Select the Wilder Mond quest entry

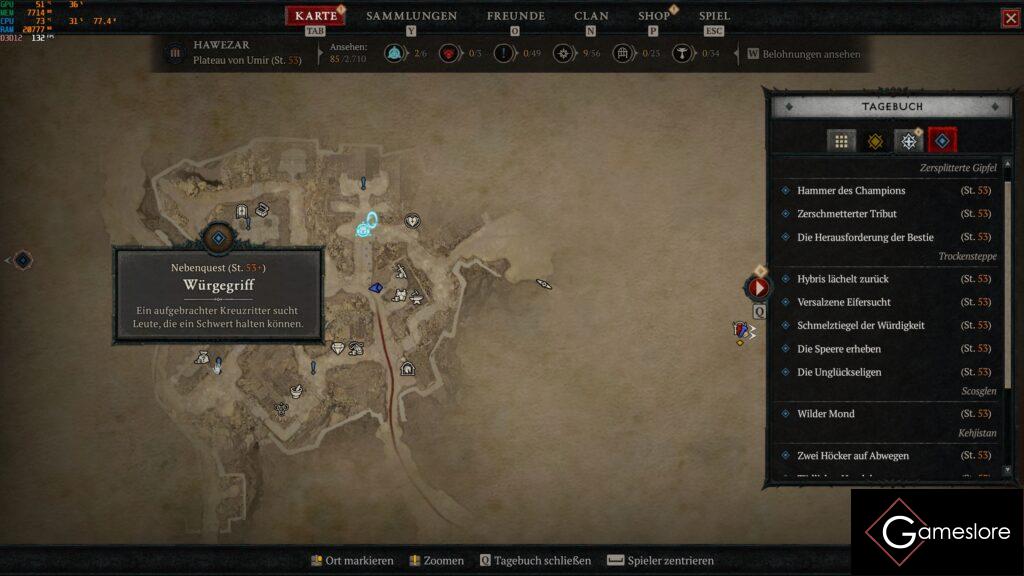(x=826, y=413)
